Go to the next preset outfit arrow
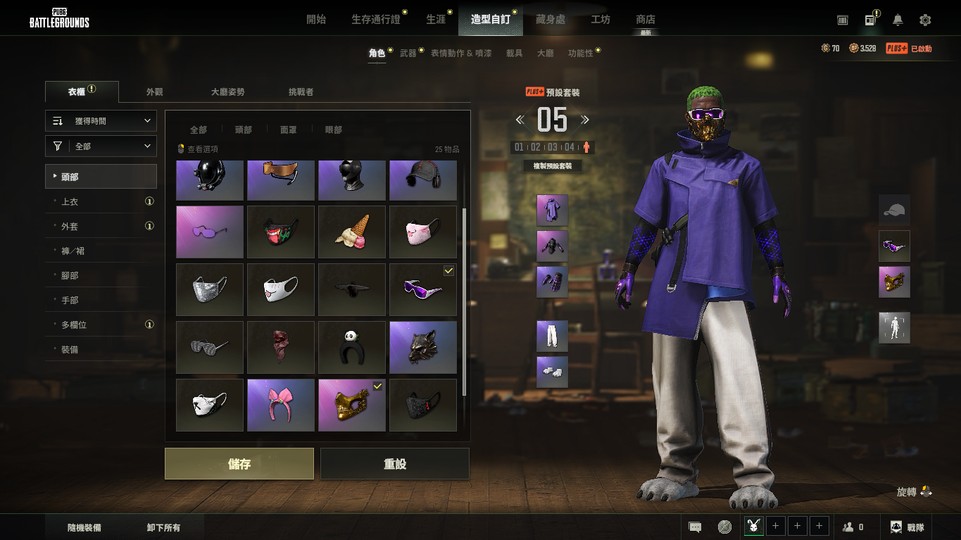961x540 pixels. pos(585,120)
